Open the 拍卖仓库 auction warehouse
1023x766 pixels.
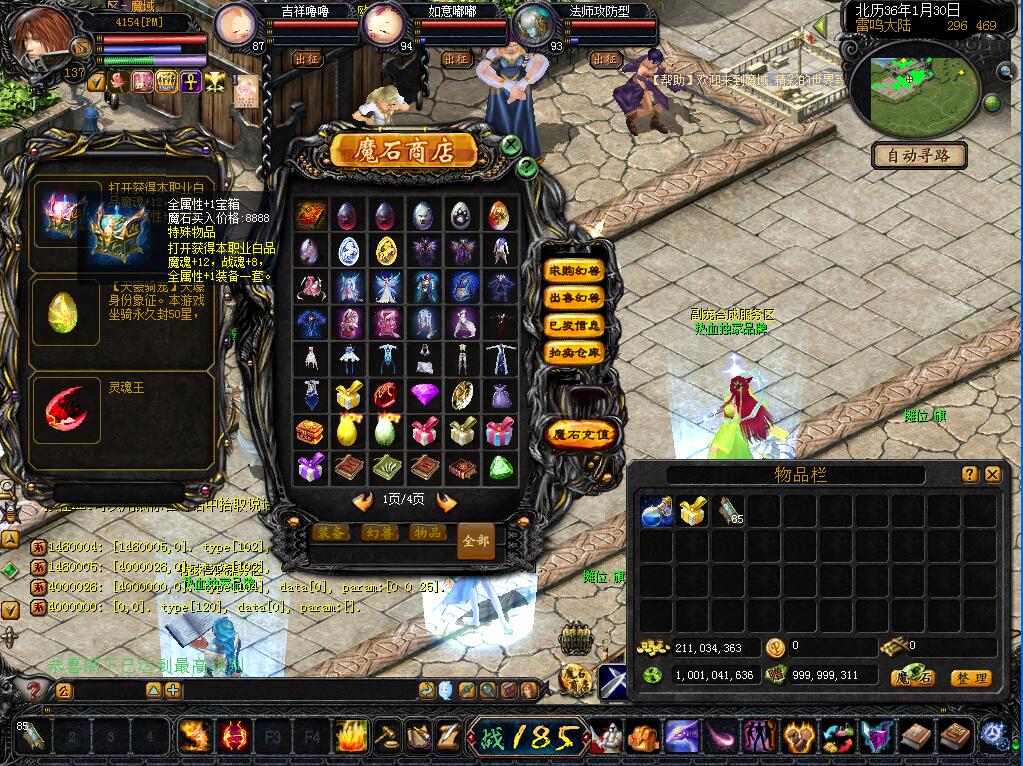pos(574,352)
